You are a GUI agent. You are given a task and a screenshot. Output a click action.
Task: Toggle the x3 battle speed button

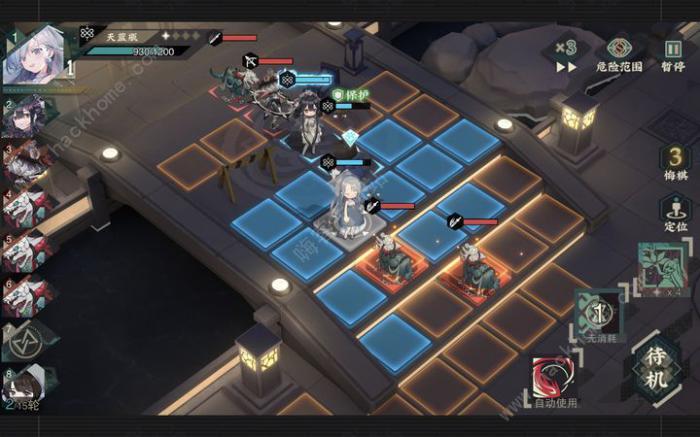pos(566,56)
